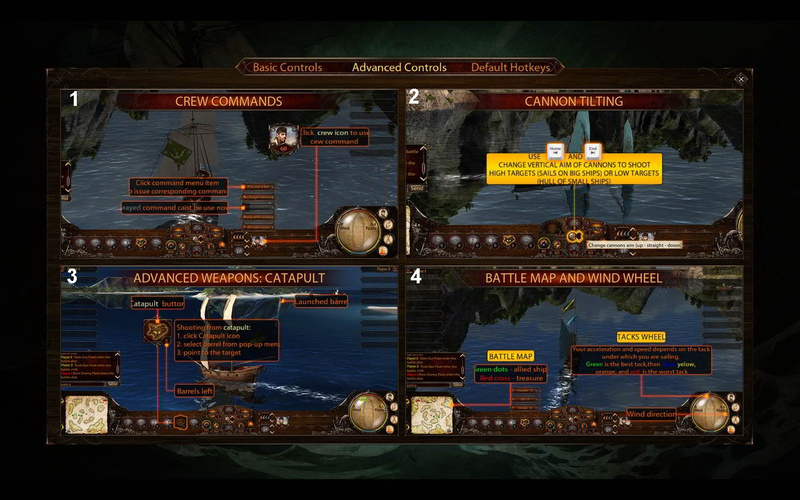Open the Default Hotkeys tab
This screenshot has height=500, width=800.
pyautogui.click(x=510, y=68)
